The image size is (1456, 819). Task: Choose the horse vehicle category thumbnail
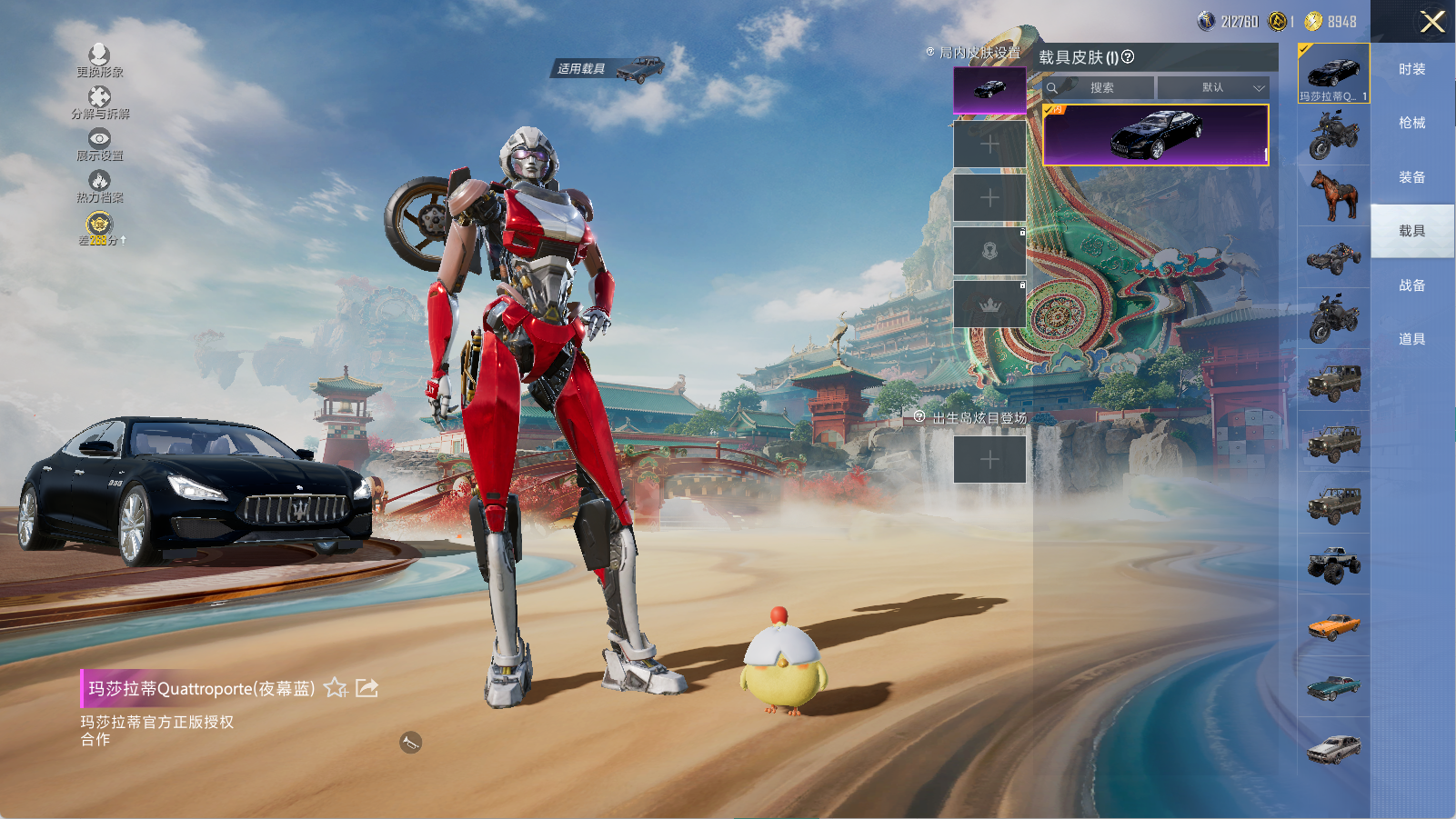(1333, 195)
